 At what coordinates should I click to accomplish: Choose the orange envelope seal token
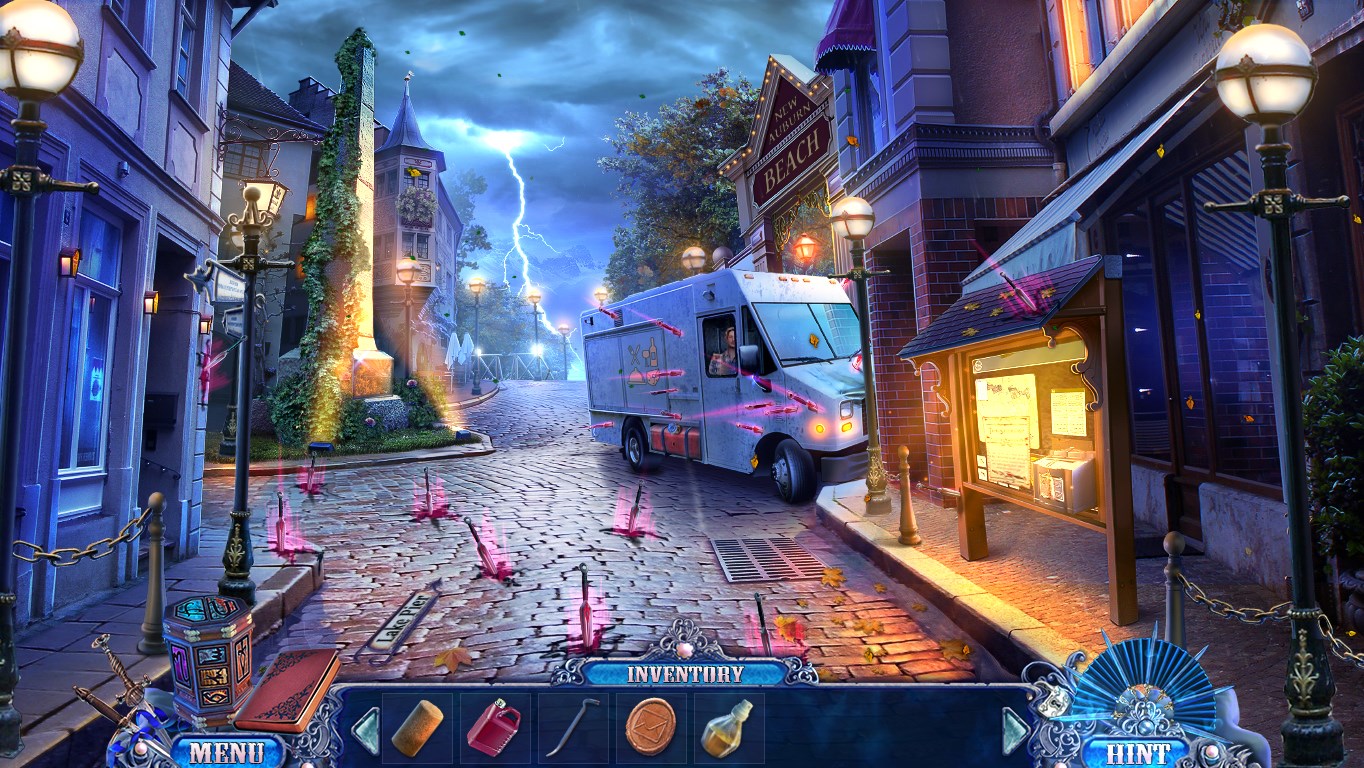coord(650,726)
